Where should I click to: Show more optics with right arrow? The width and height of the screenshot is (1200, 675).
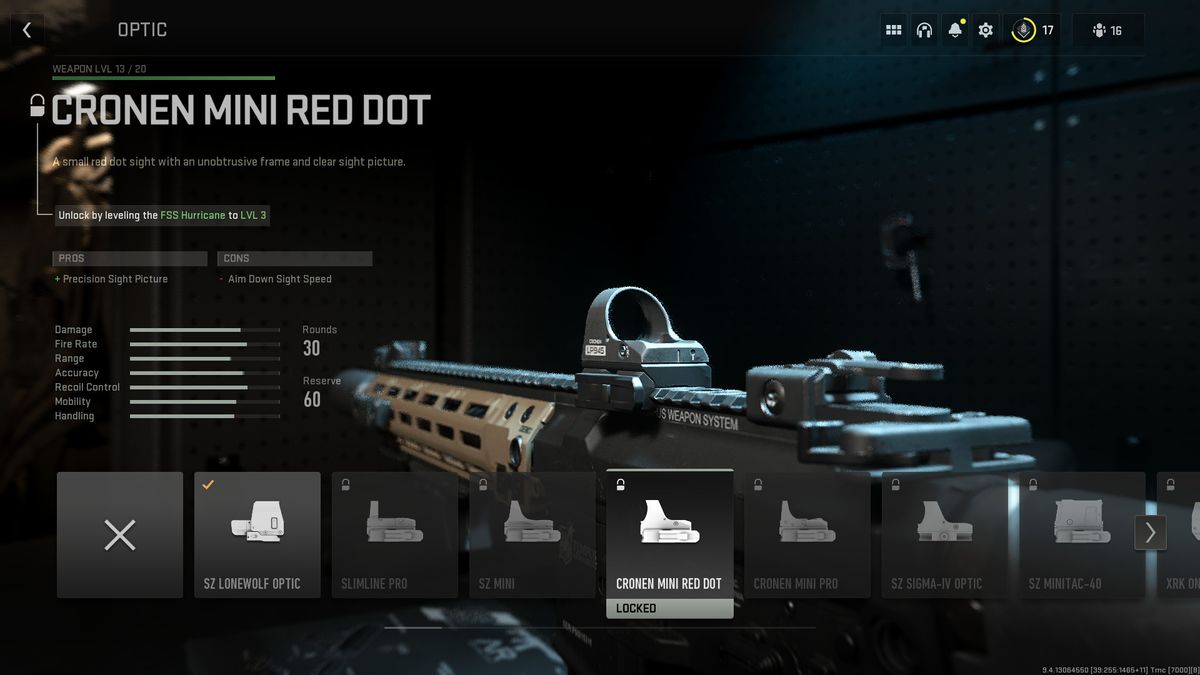(1150, 532)
